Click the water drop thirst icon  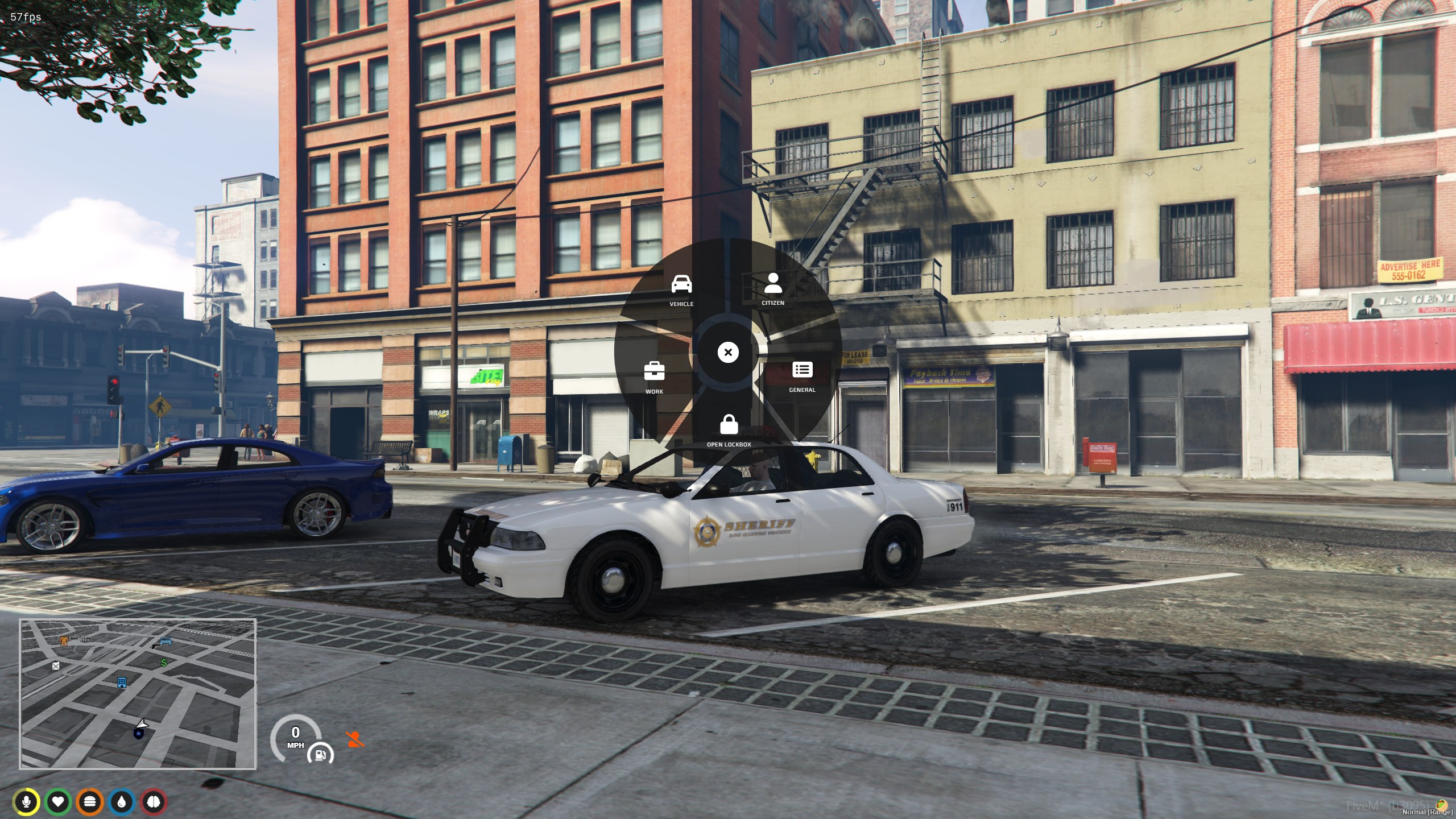pos(122,803)
